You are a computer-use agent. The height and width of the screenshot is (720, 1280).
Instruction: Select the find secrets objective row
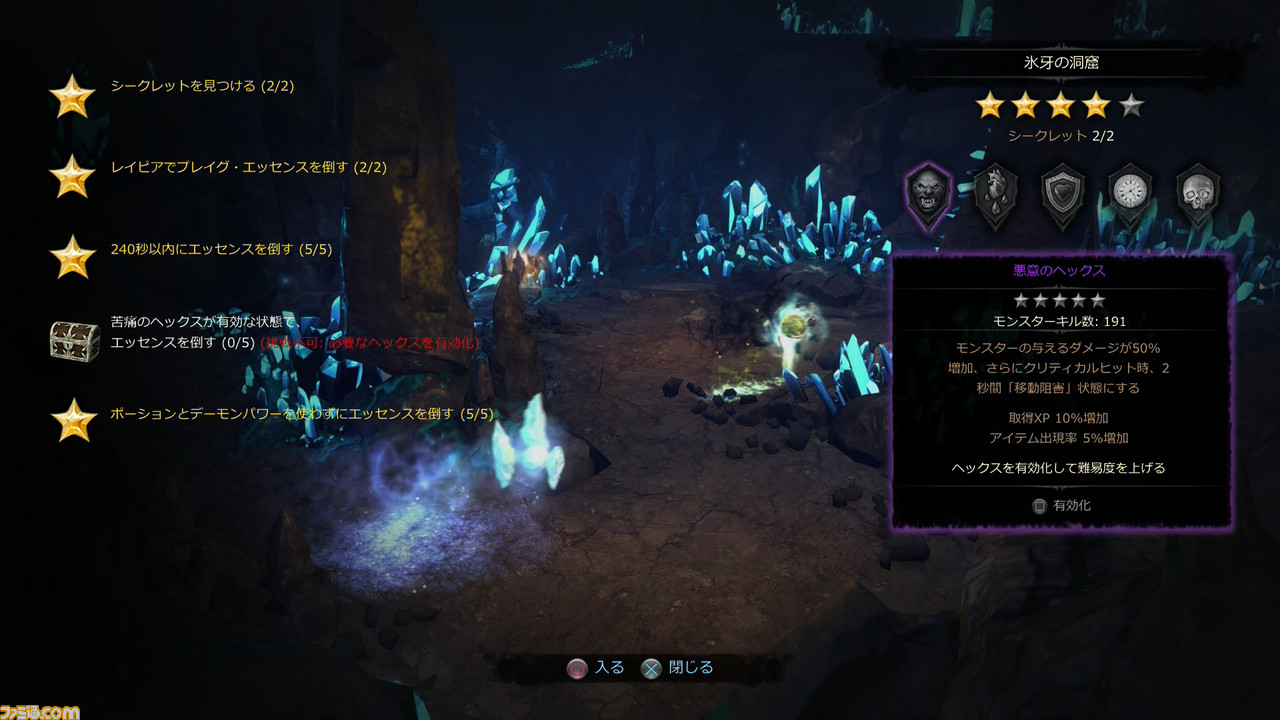point(202,87)
